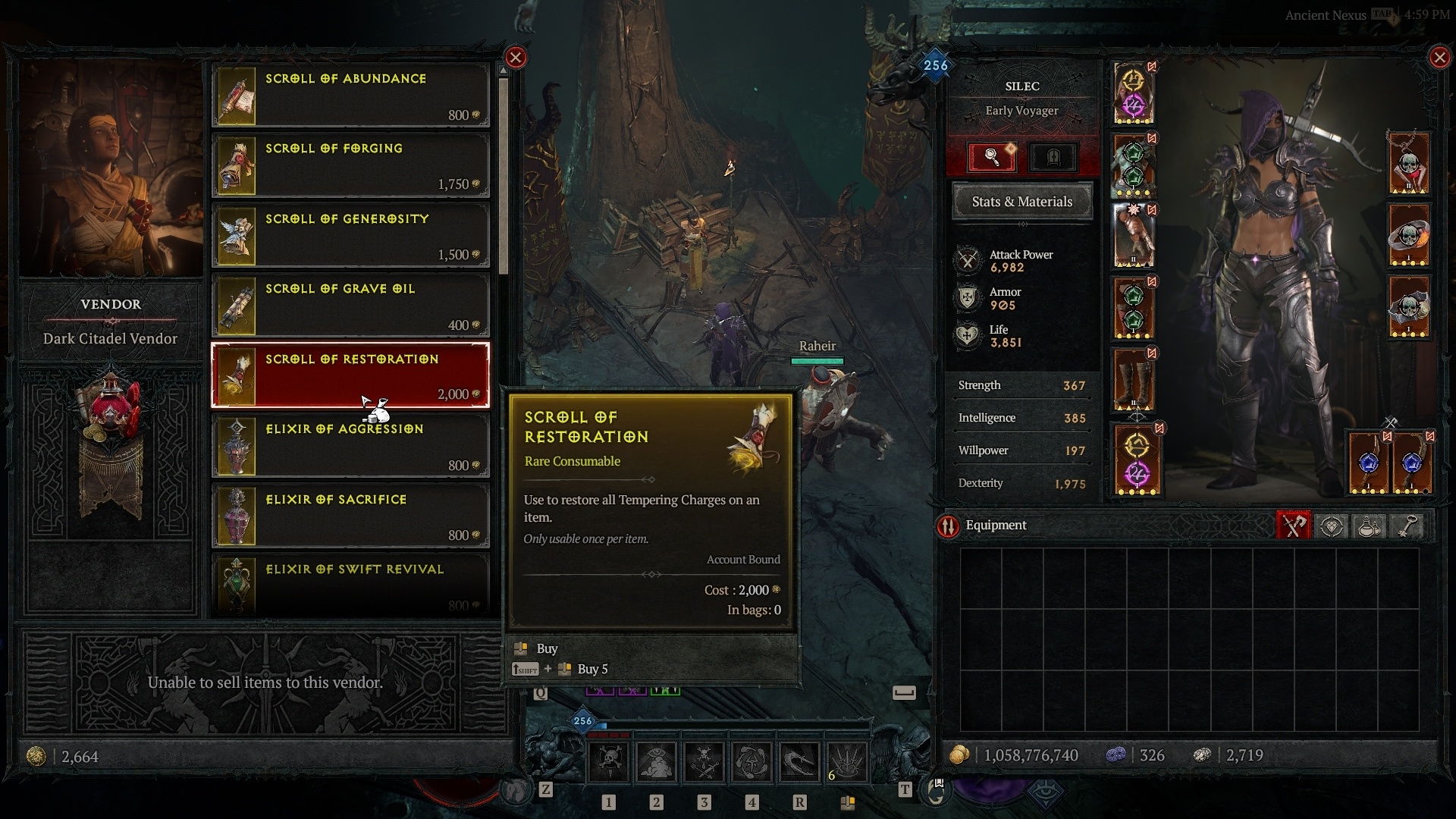Open the key items inventory tab
Viewport: 1456px width, 819px height.
pos(1407,526)
